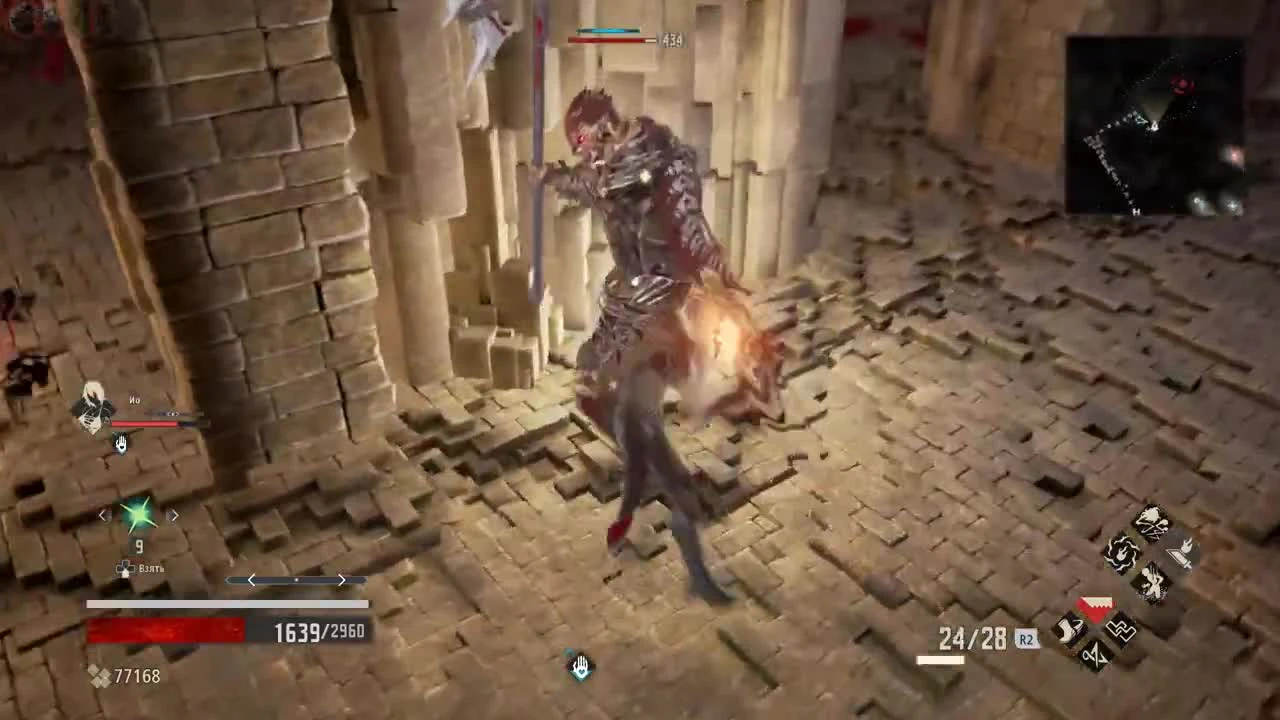
Task: Click the R2 label beside the 24/28 ammo counter
Action: (1026, 639)
